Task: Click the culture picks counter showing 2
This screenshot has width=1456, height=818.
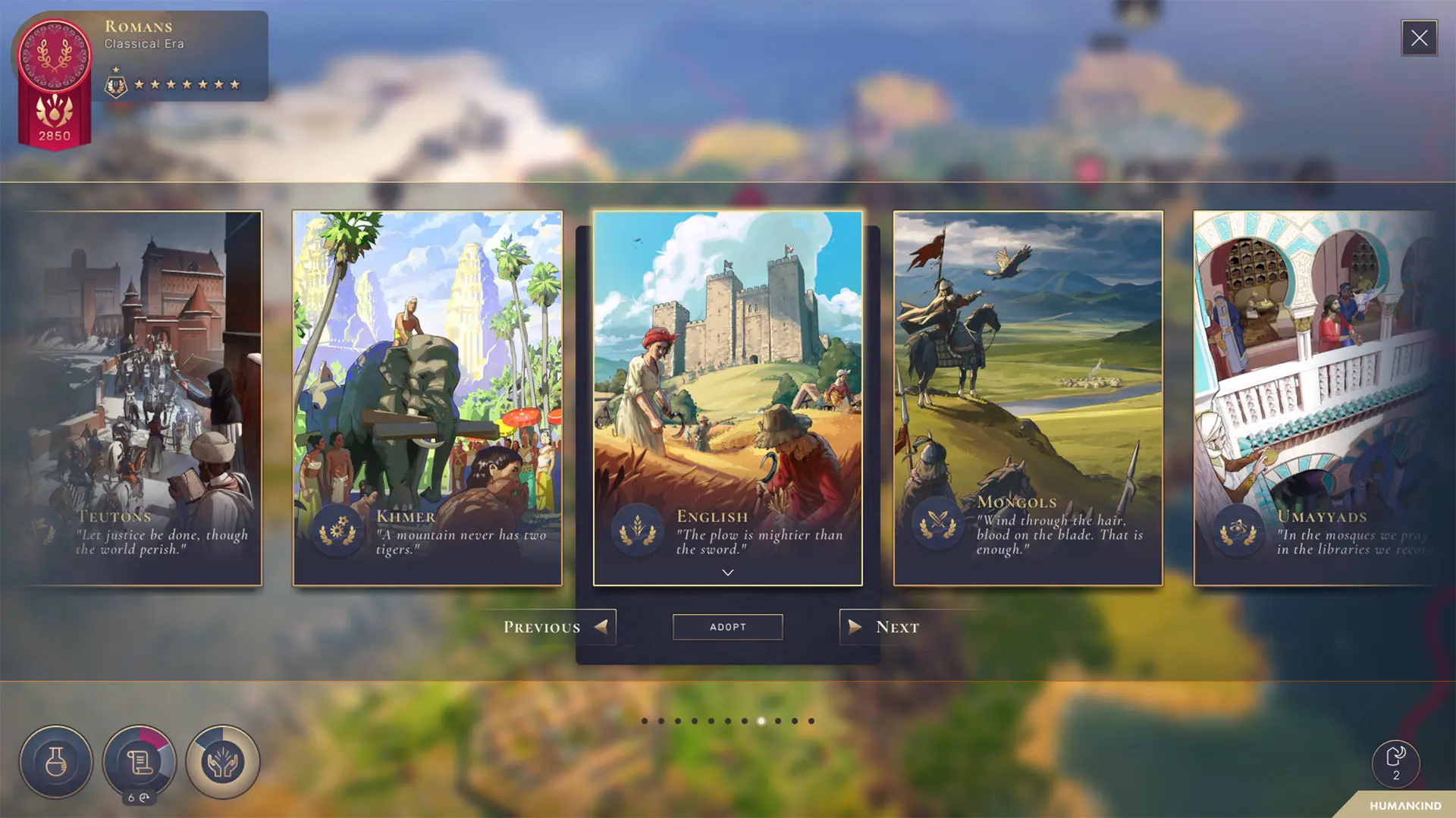Action: [1395, 764]
